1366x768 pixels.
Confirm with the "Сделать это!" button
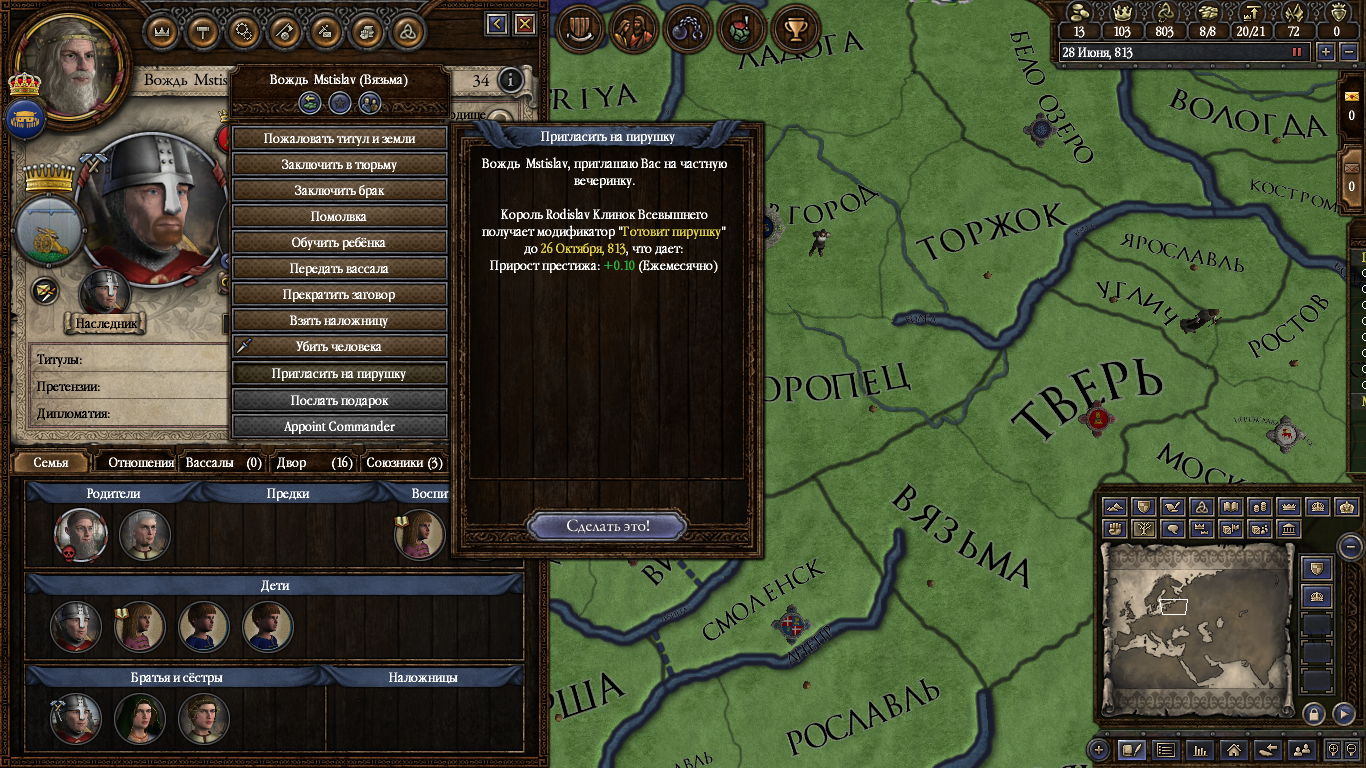point(607,526)
